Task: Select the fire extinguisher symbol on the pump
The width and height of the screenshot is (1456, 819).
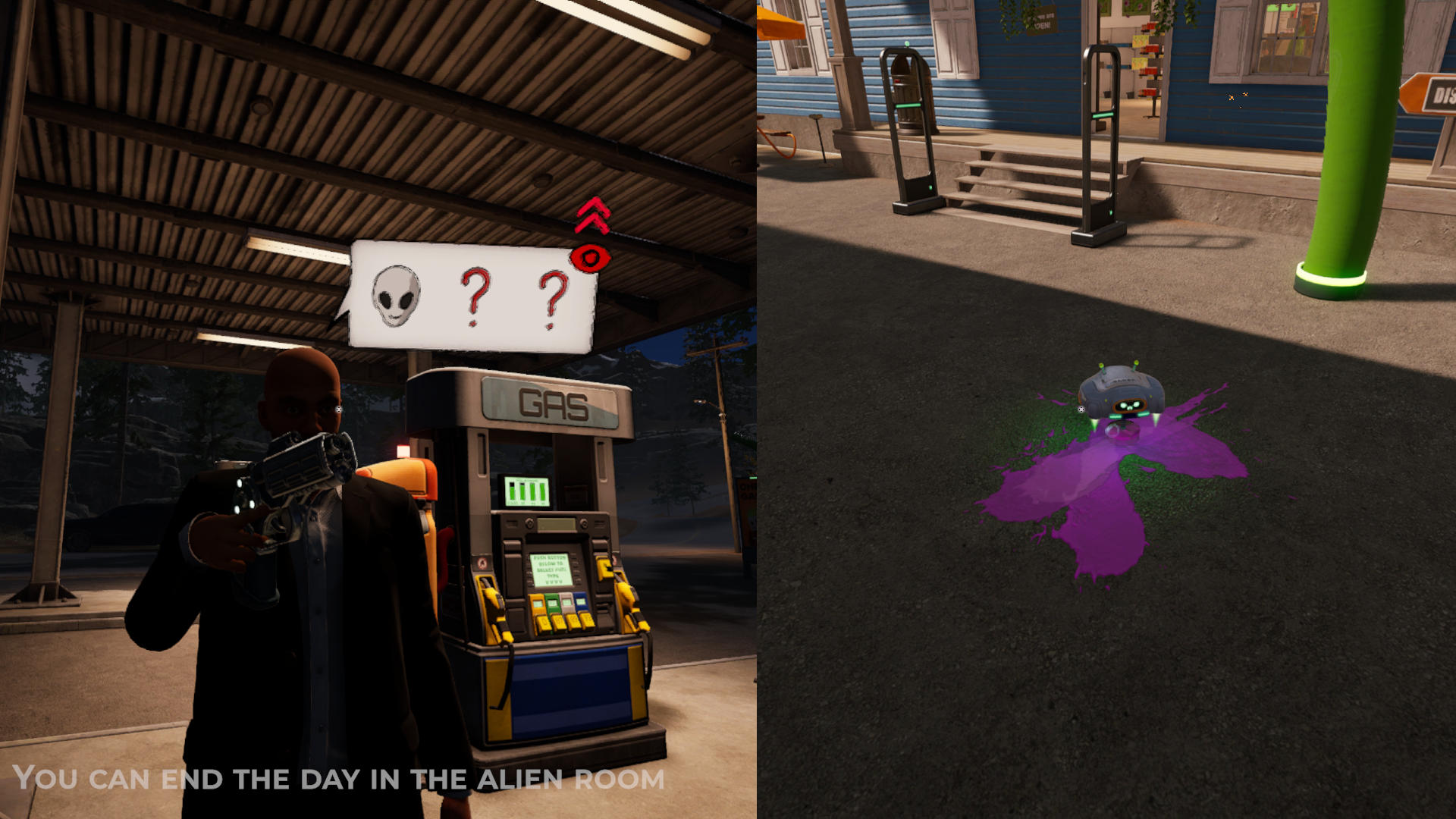Action: (x=482, y=564)
